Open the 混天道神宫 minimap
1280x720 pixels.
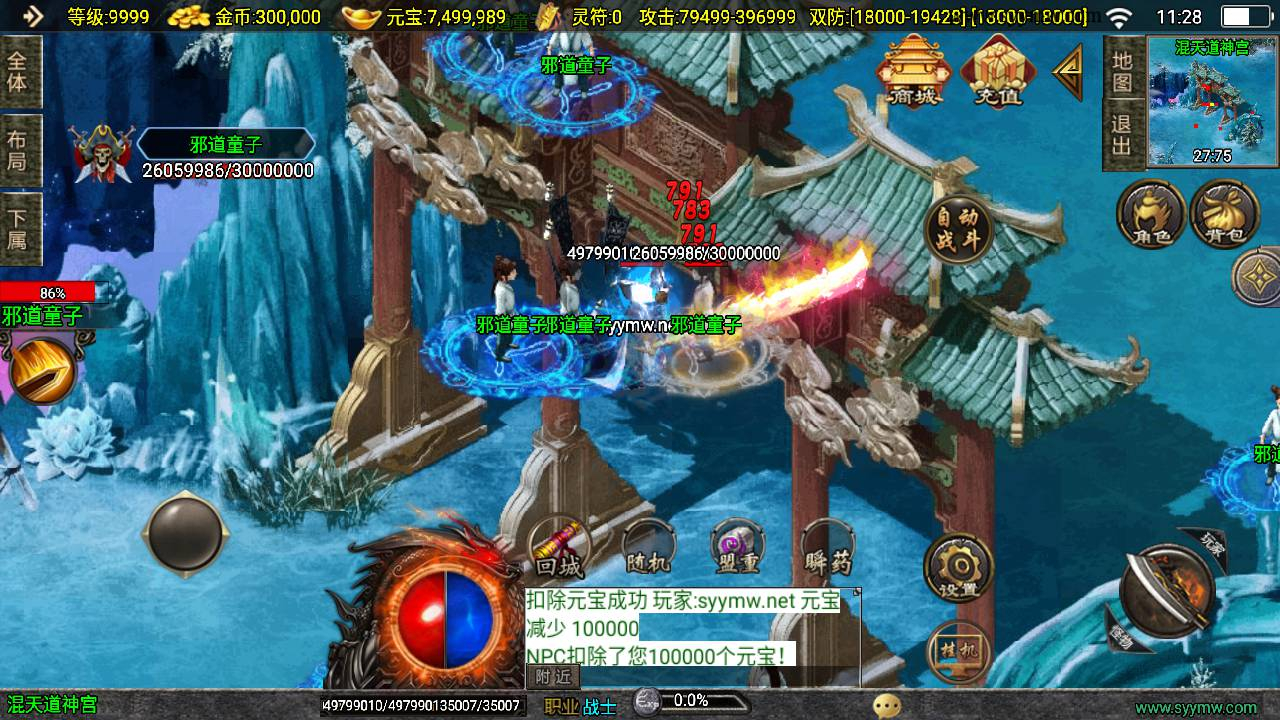pyautogui.click(x=1212, y=100)
